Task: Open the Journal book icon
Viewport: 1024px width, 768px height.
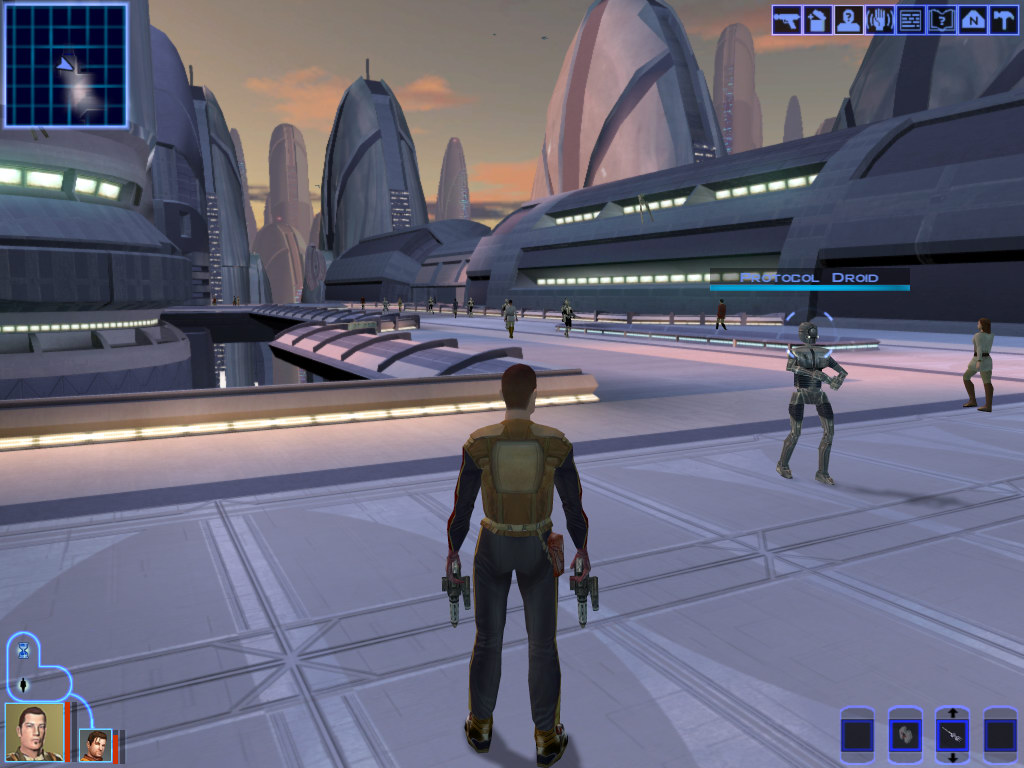Action: (x=942, y=20)
